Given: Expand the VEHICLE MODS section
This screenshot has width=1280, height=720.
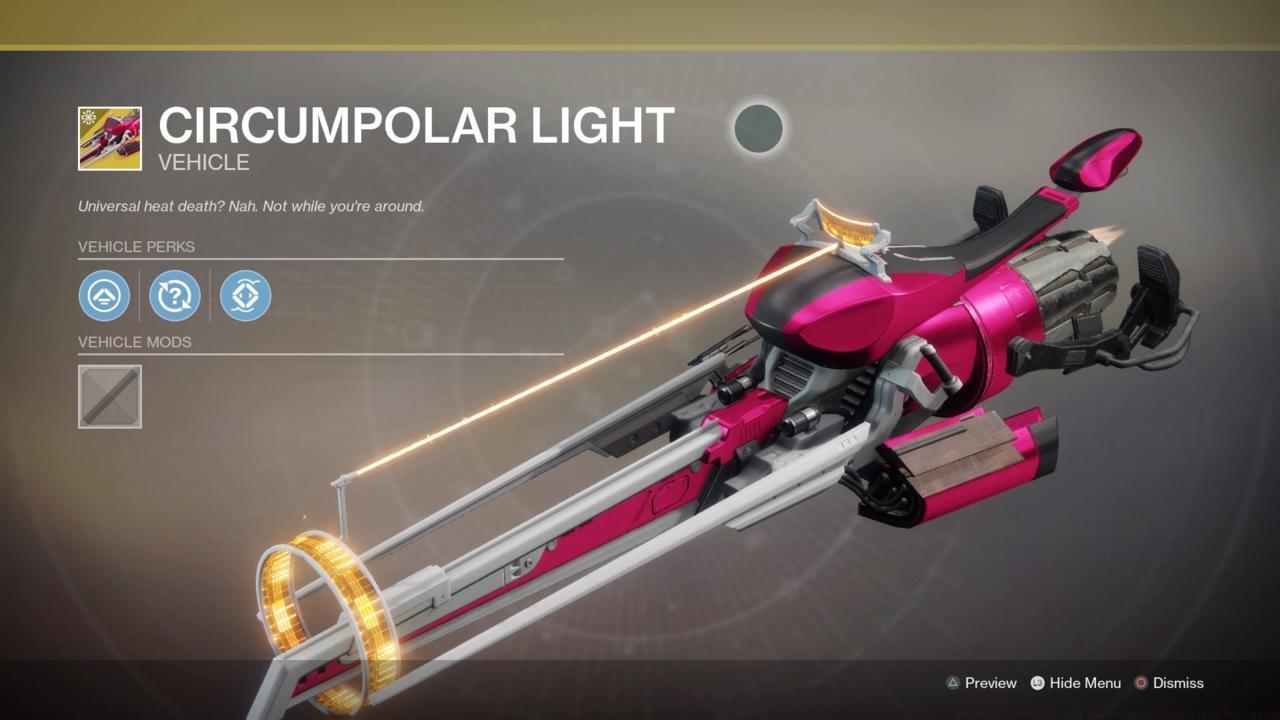Looking at the screenshot, I should point(135,342).
